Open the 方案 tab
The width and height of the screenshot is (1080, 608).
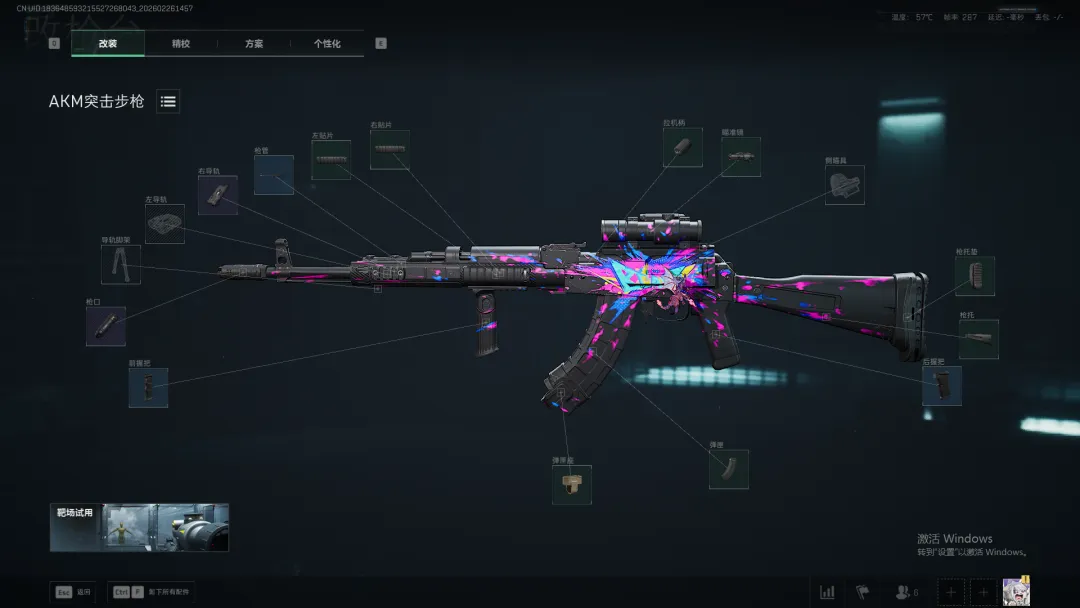[254, 44]
